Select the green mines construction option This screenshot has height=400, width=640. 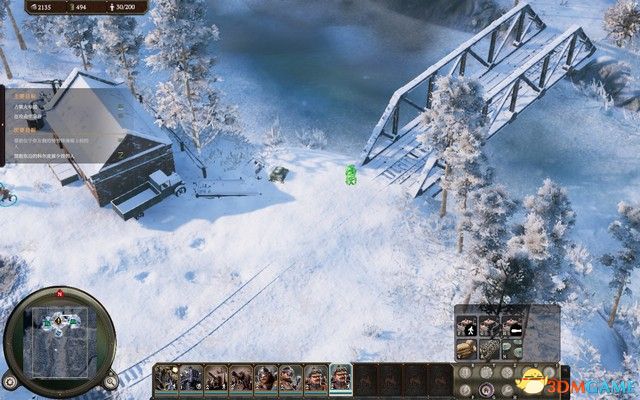pos(513,350)
